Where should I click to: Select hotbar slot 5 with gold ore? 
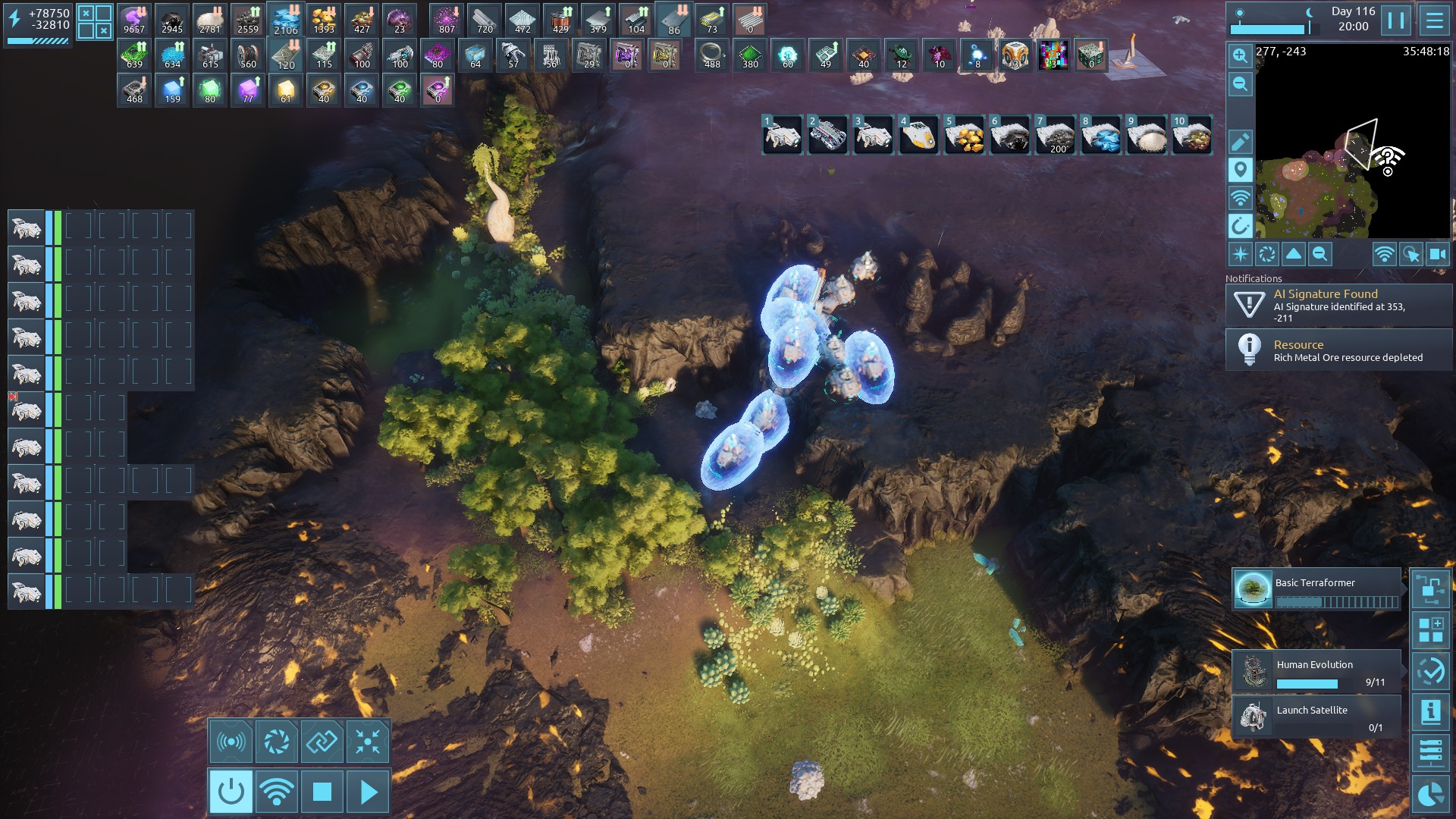[x=964, y=136]
